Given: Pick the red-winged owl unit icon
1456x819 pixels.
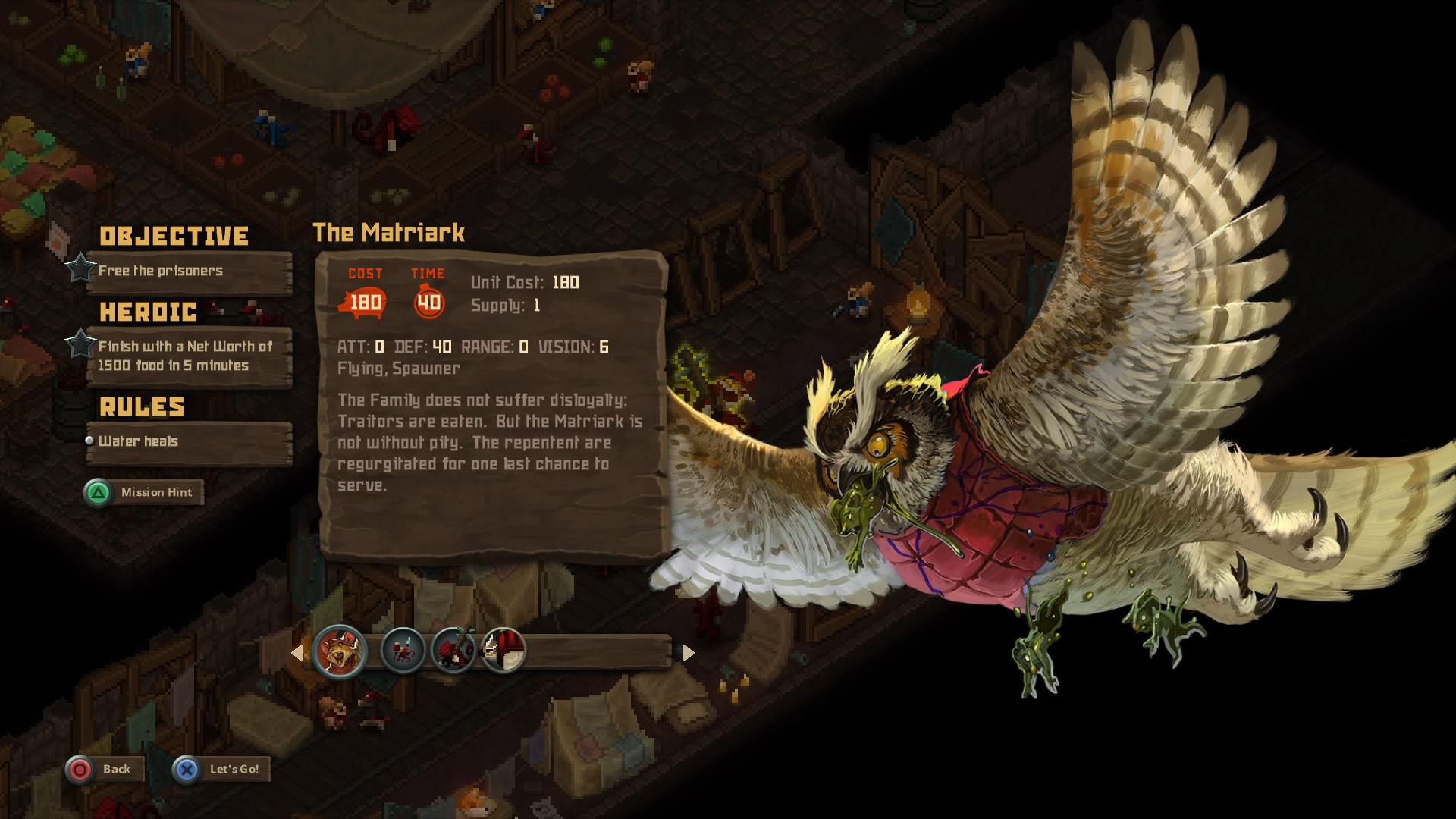Looking at the screenshot, I should [x=504, y=651].
